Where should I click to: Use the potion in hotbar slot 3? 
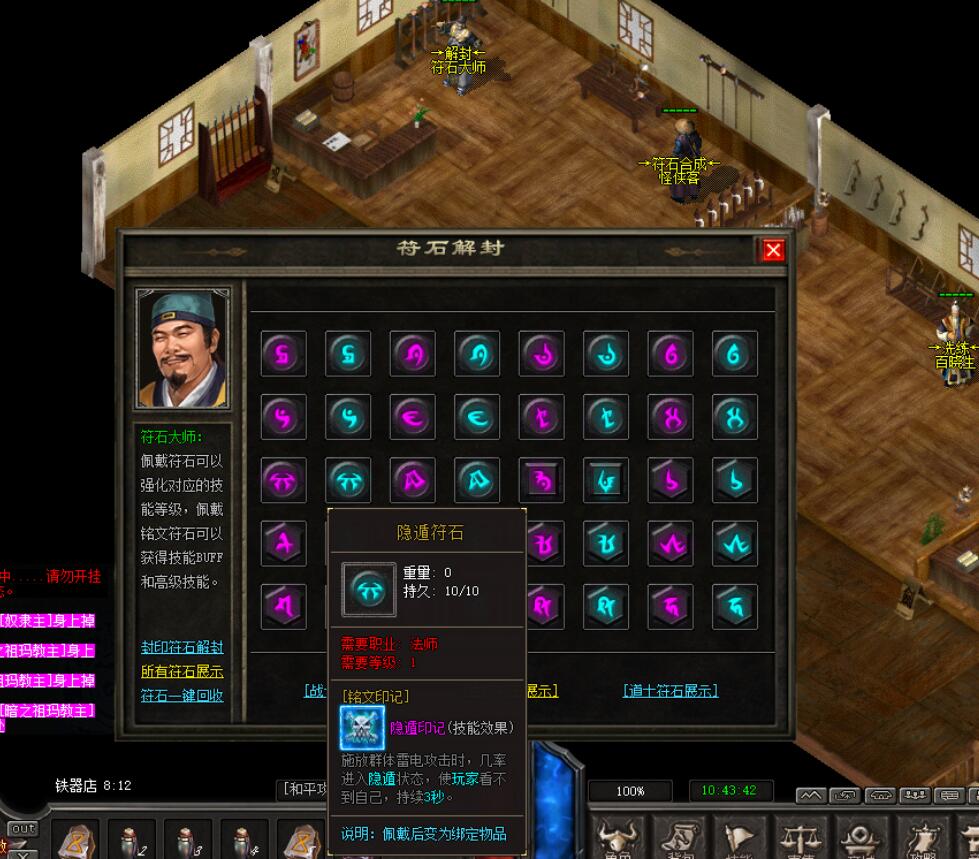(187, 840)
